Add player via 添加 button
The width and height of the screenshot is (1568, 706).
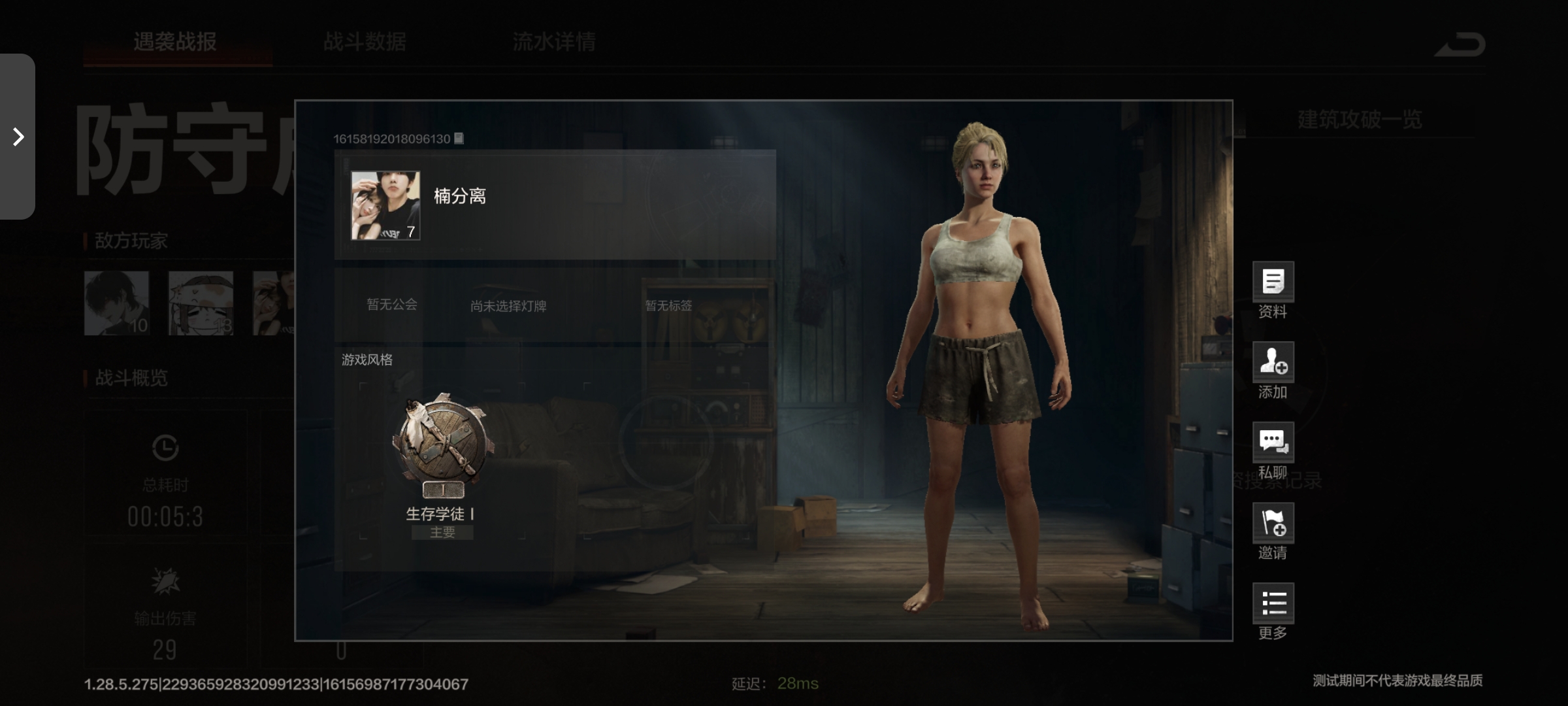point(1273,363)
